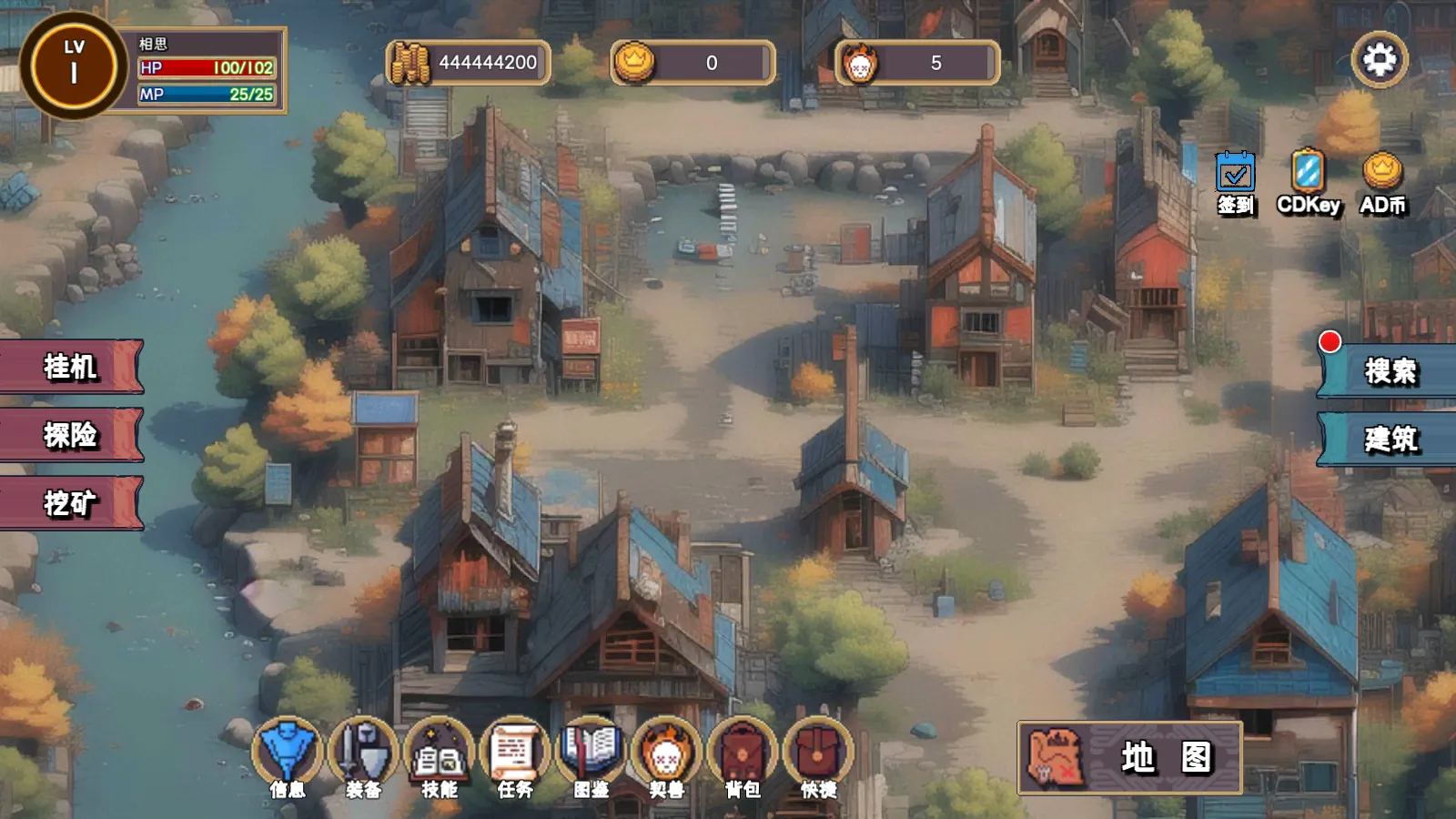Open the 装备 equipment screen
This screenshot has width=1456, height=819.
coord(363,757)
